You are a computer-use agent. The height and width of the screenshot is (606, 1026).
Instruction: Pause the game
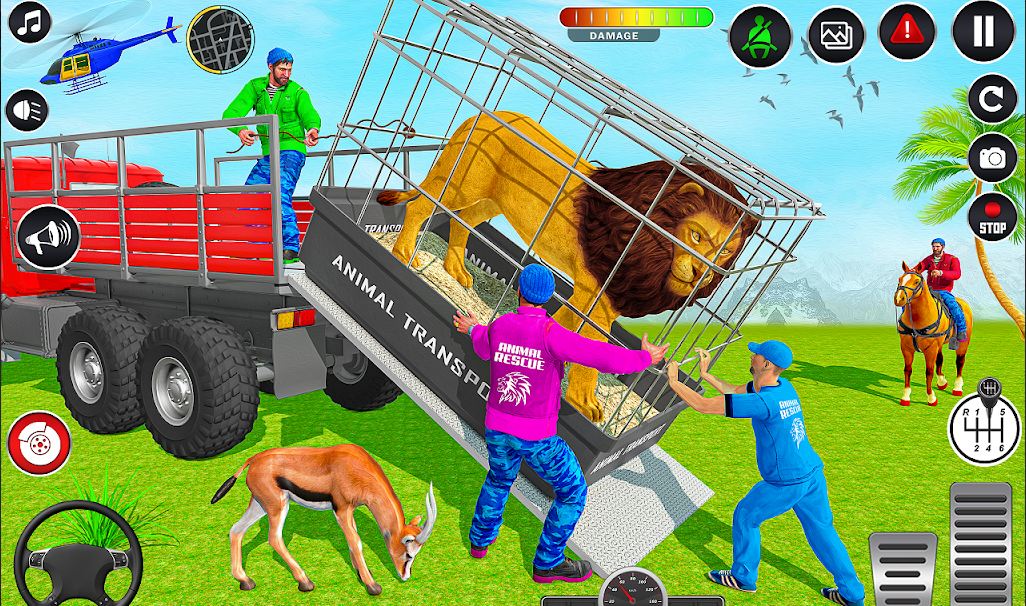click(983, 32)
